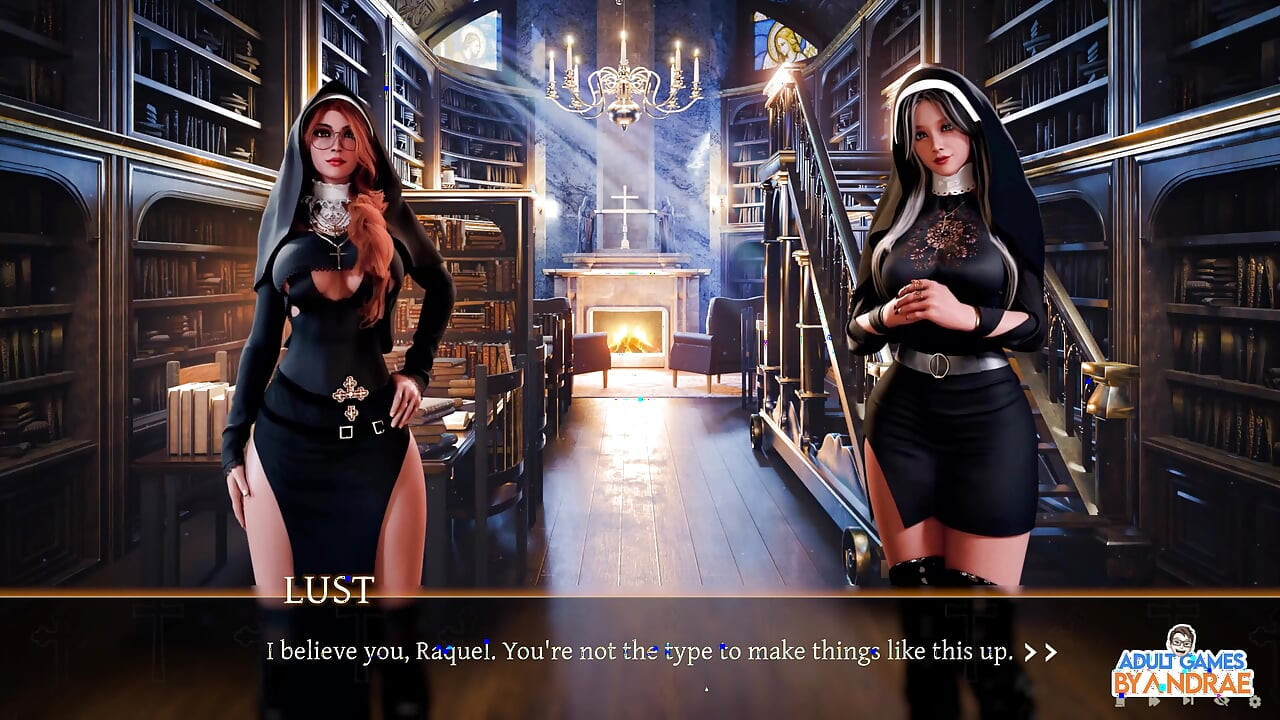Open settings with the gear icon
This screenshot has height=720, width=1280.
1254,702
